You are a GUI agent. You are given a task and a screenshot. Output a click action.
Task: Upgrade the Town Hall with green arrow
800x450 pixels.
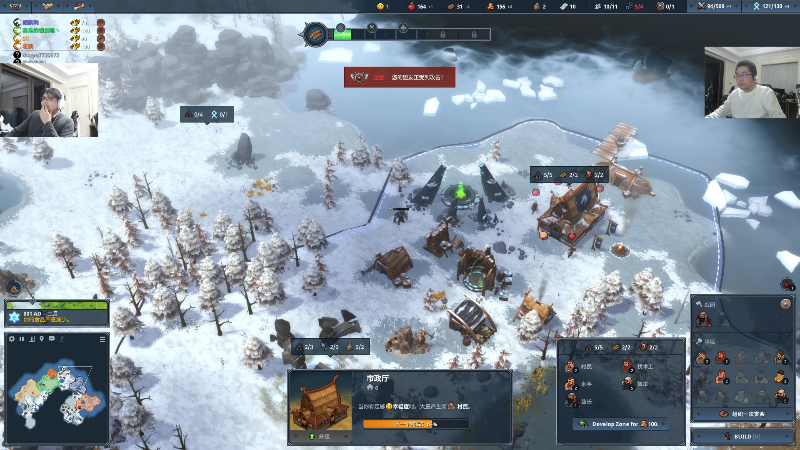click(312, 436)
